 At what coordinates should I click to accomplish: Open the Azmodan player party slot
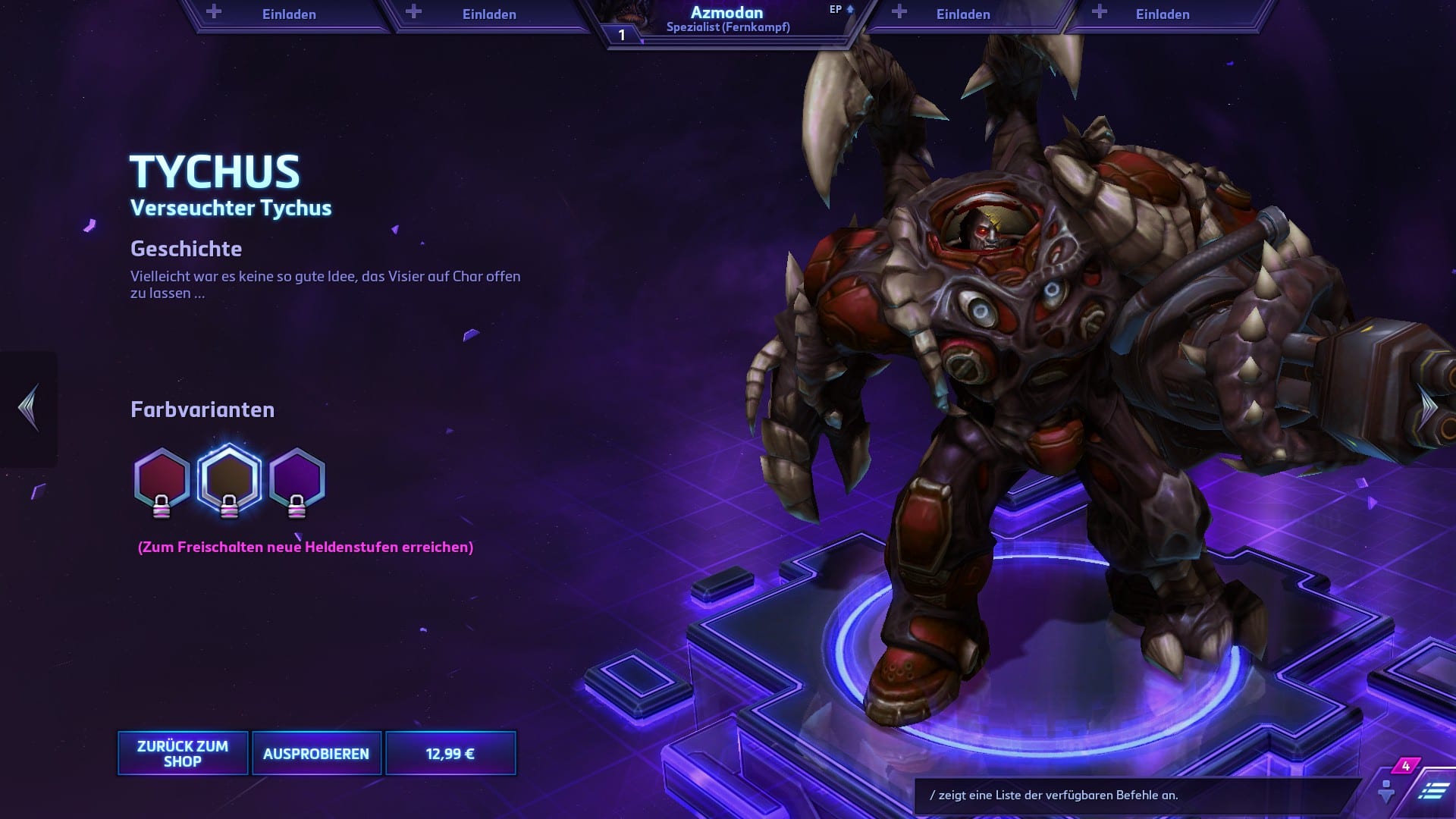click(728, 20)
